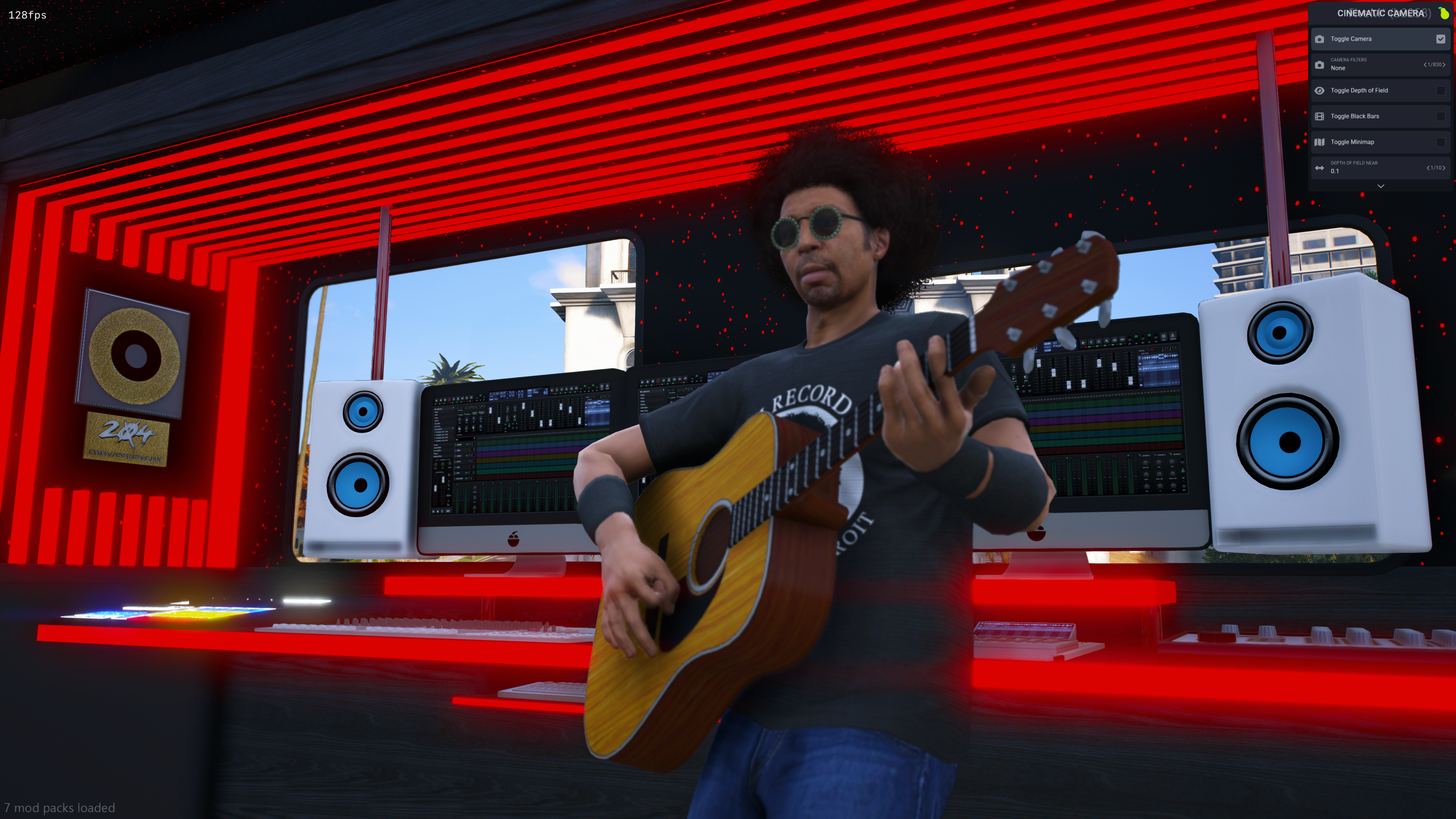Screen dimensions: 1456x819
Task: Check the Toggle Minimap box
Action: point(1440,143)
